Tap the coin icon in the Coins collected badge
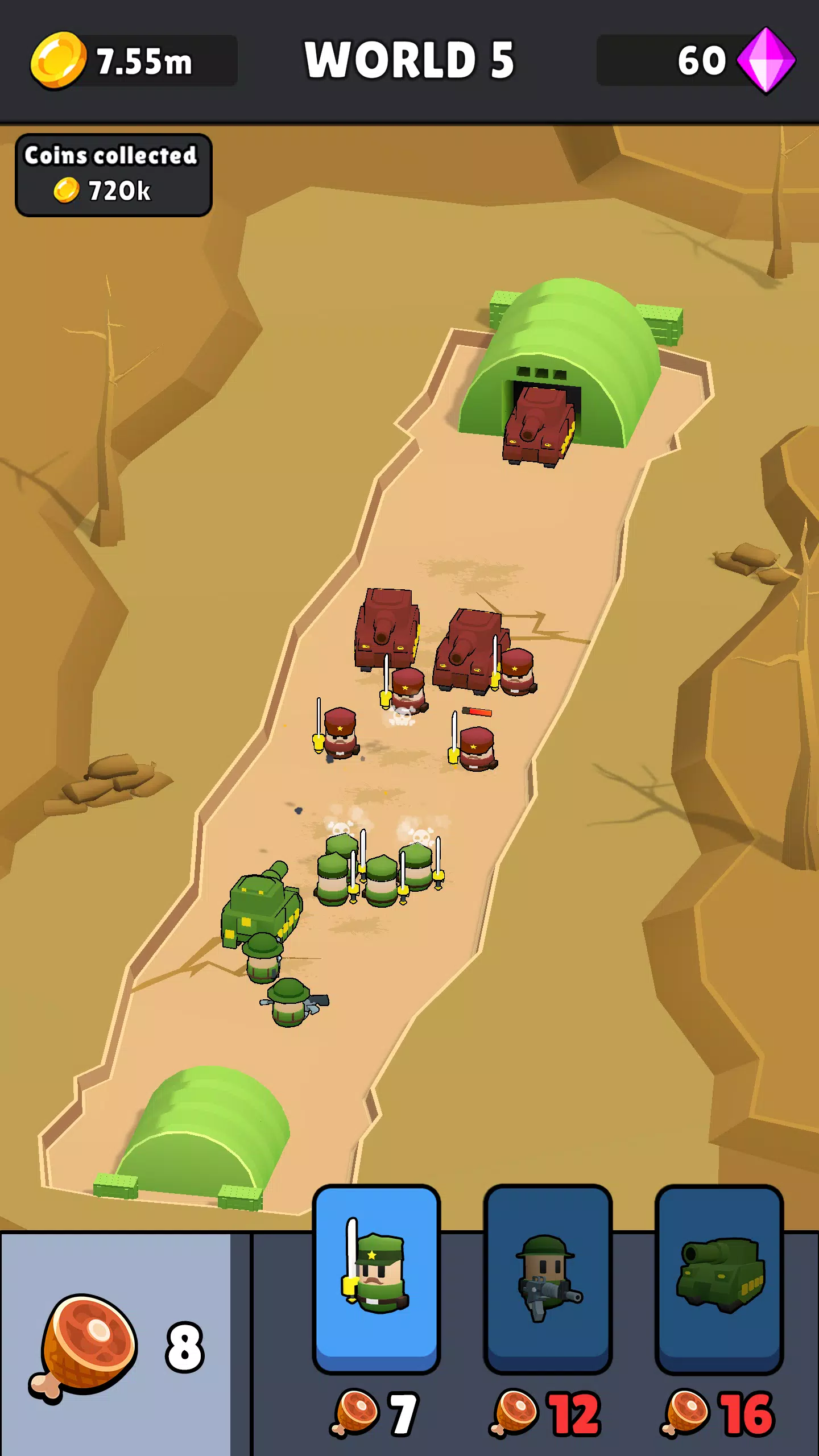The height and width of the screenshot is (1456, 819). click(67, 189)
